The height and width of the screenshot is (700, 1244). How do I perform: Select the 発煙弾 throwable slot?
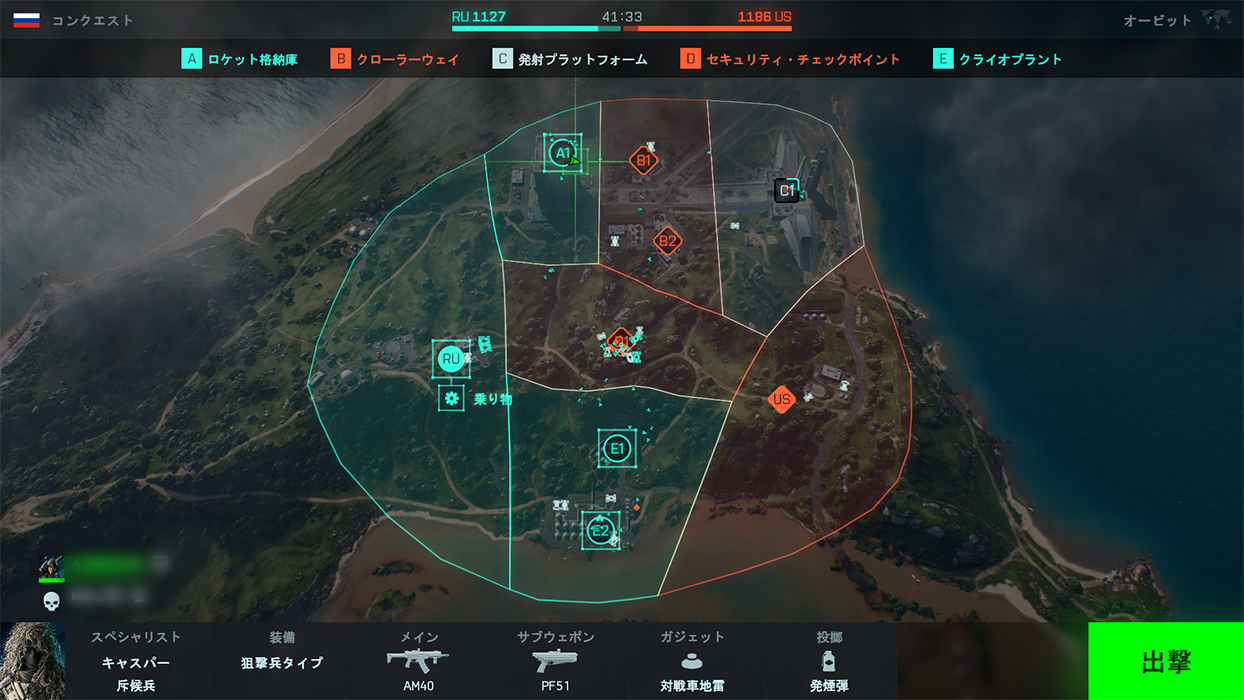(828, 662)
